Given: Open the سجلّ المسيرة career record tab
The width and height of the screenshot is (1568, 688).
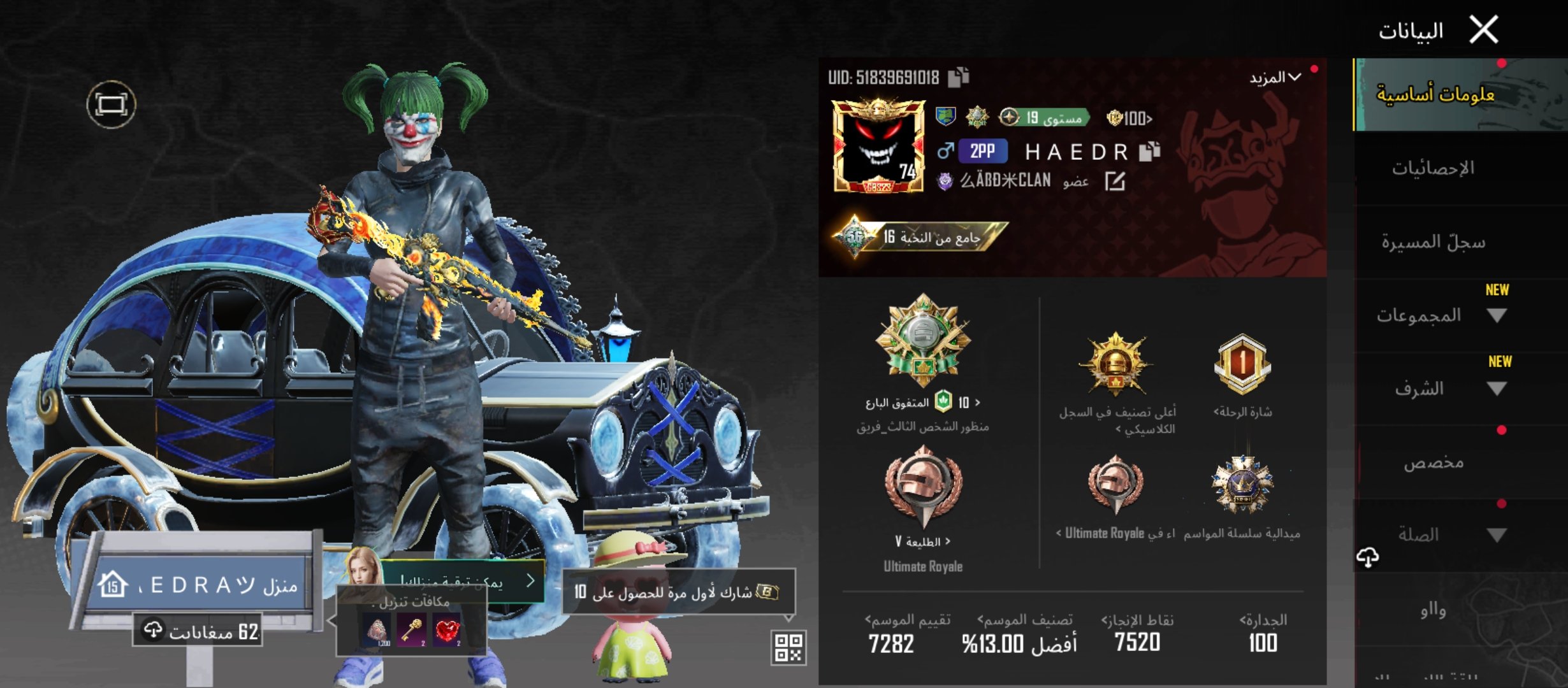Looking at the screenshot, I should point(1433,242).
